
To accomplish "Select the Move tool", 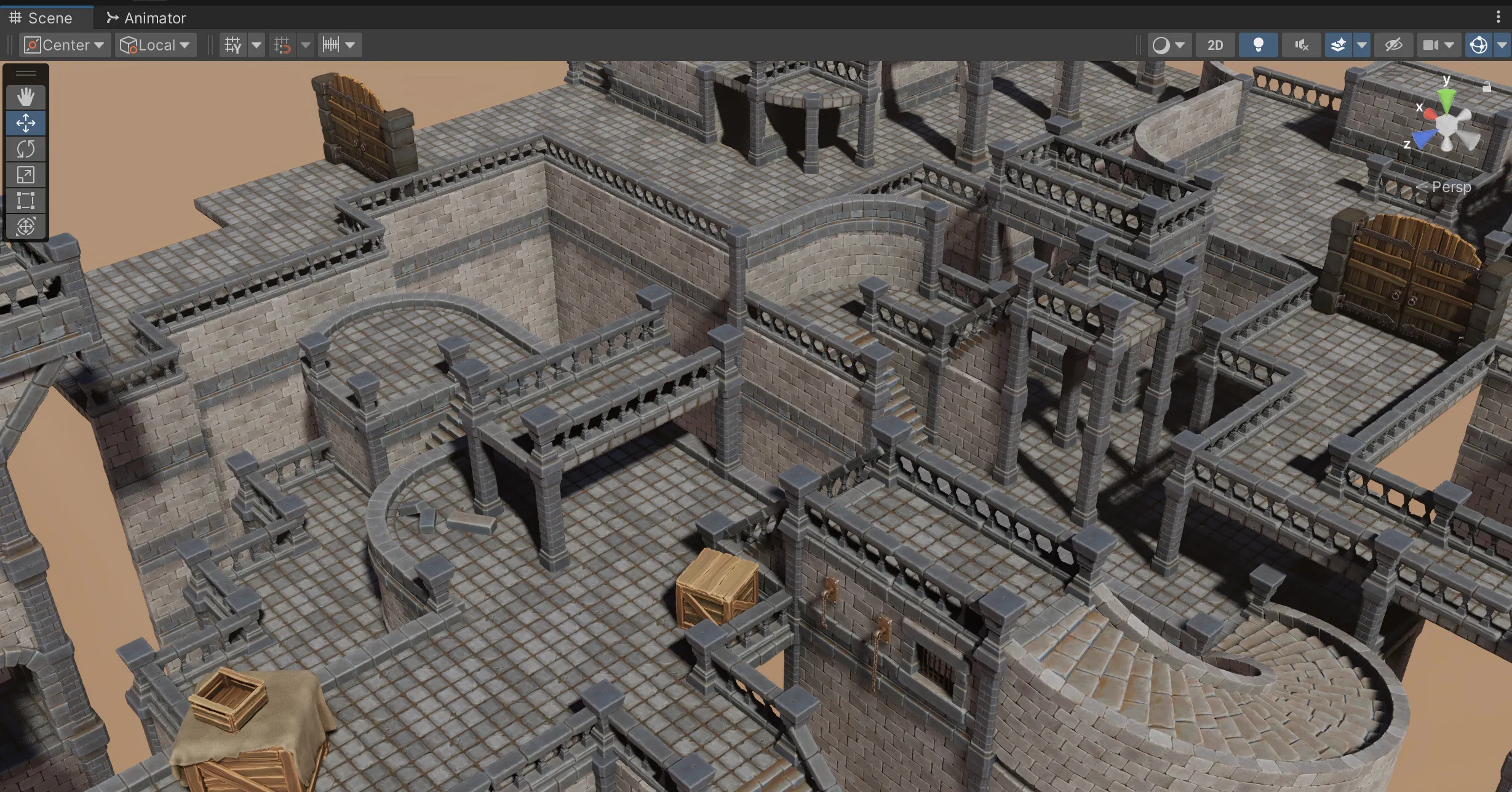I will 26,122.
